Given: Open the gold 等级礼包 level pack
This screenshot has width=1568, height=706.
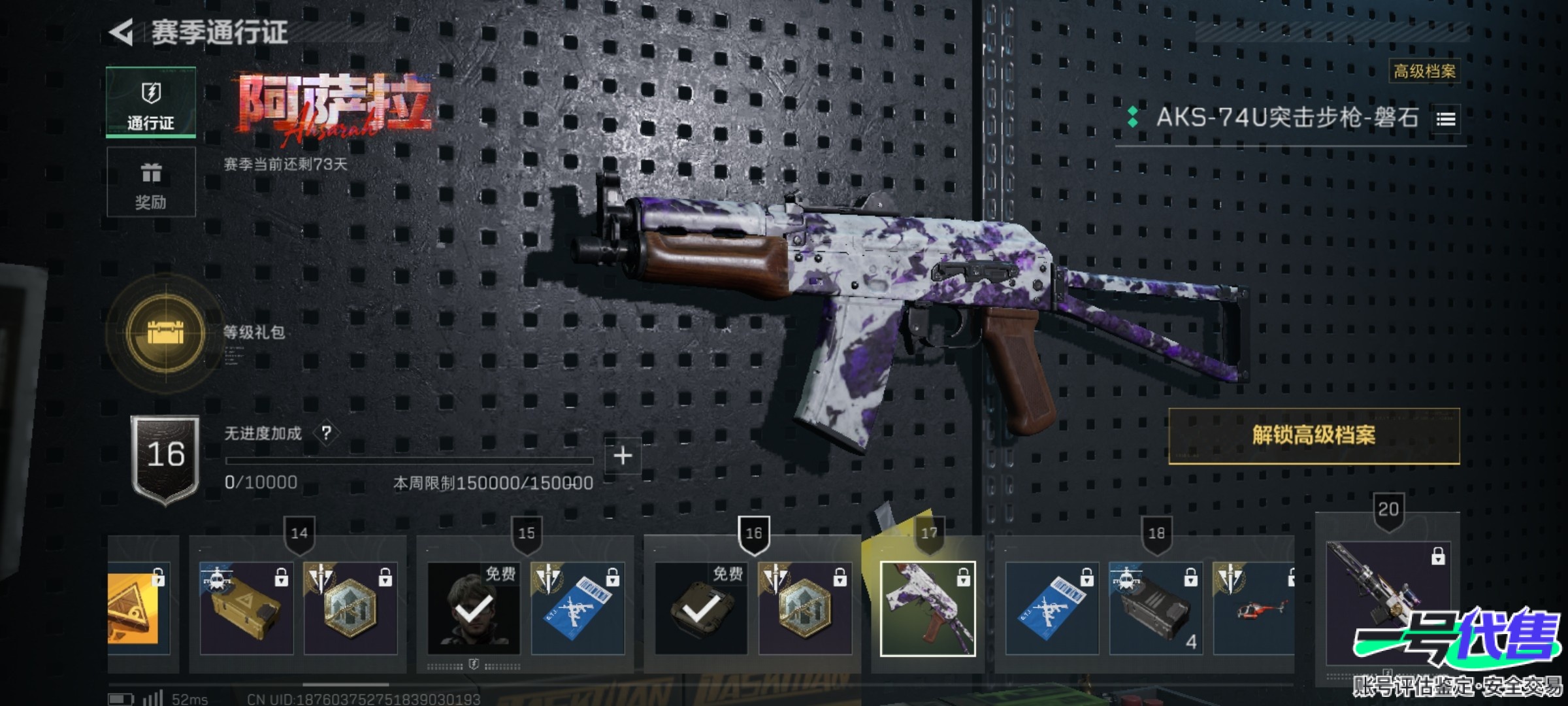Looking at the screenshot, I should tap(166, 333).
